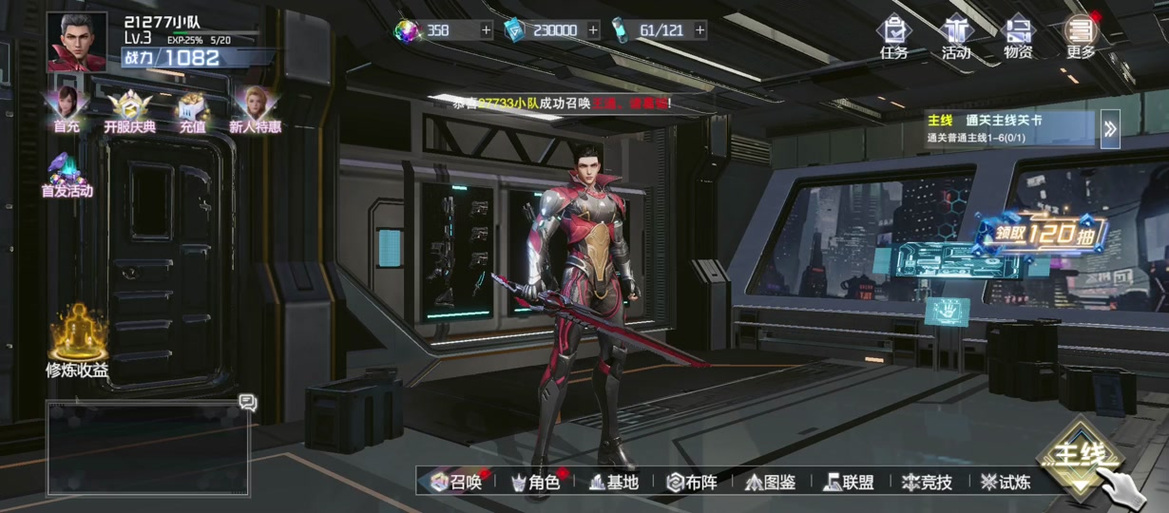The image size is (1169, 513).
Task: Collect 修炼收益 training rewards
Action: (77, 342)
